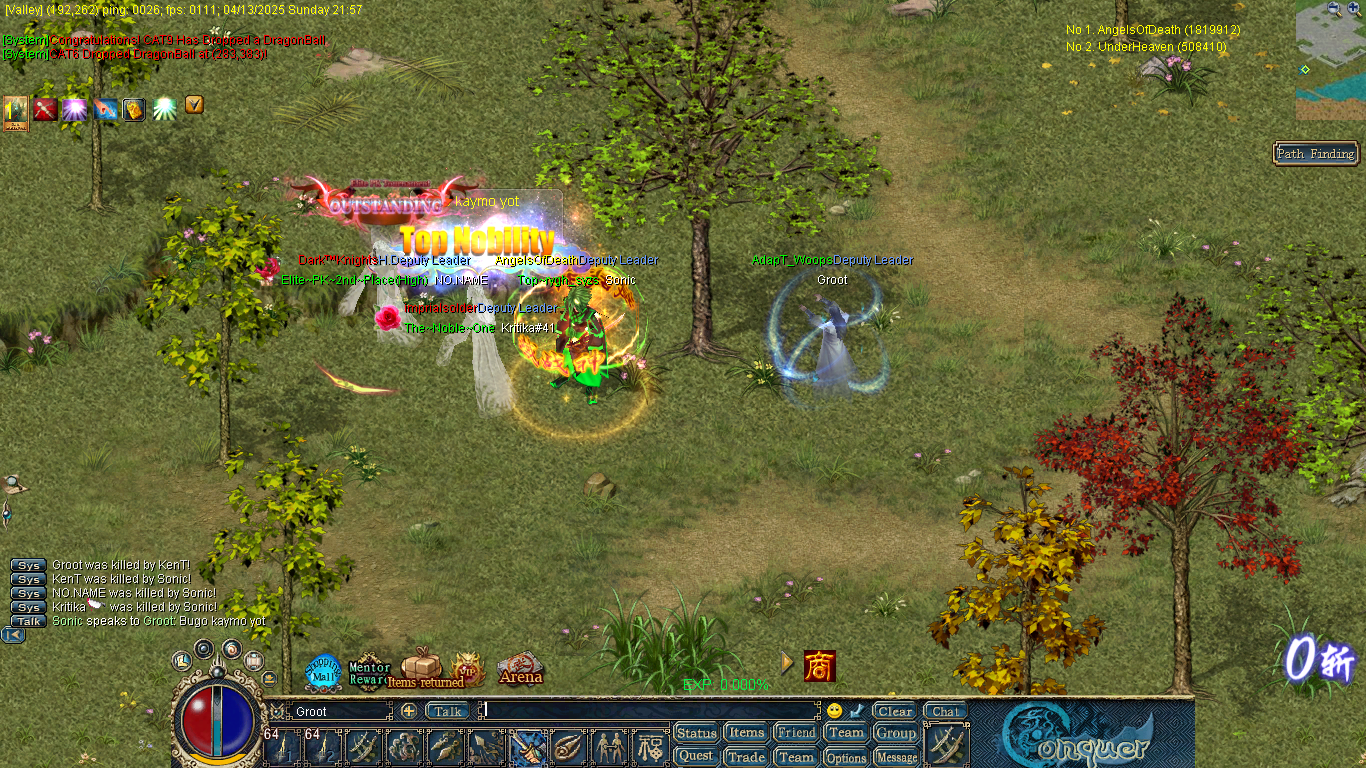Clear the chat with the Clear button
1366x768 pixels.
[x=895, y=711]
